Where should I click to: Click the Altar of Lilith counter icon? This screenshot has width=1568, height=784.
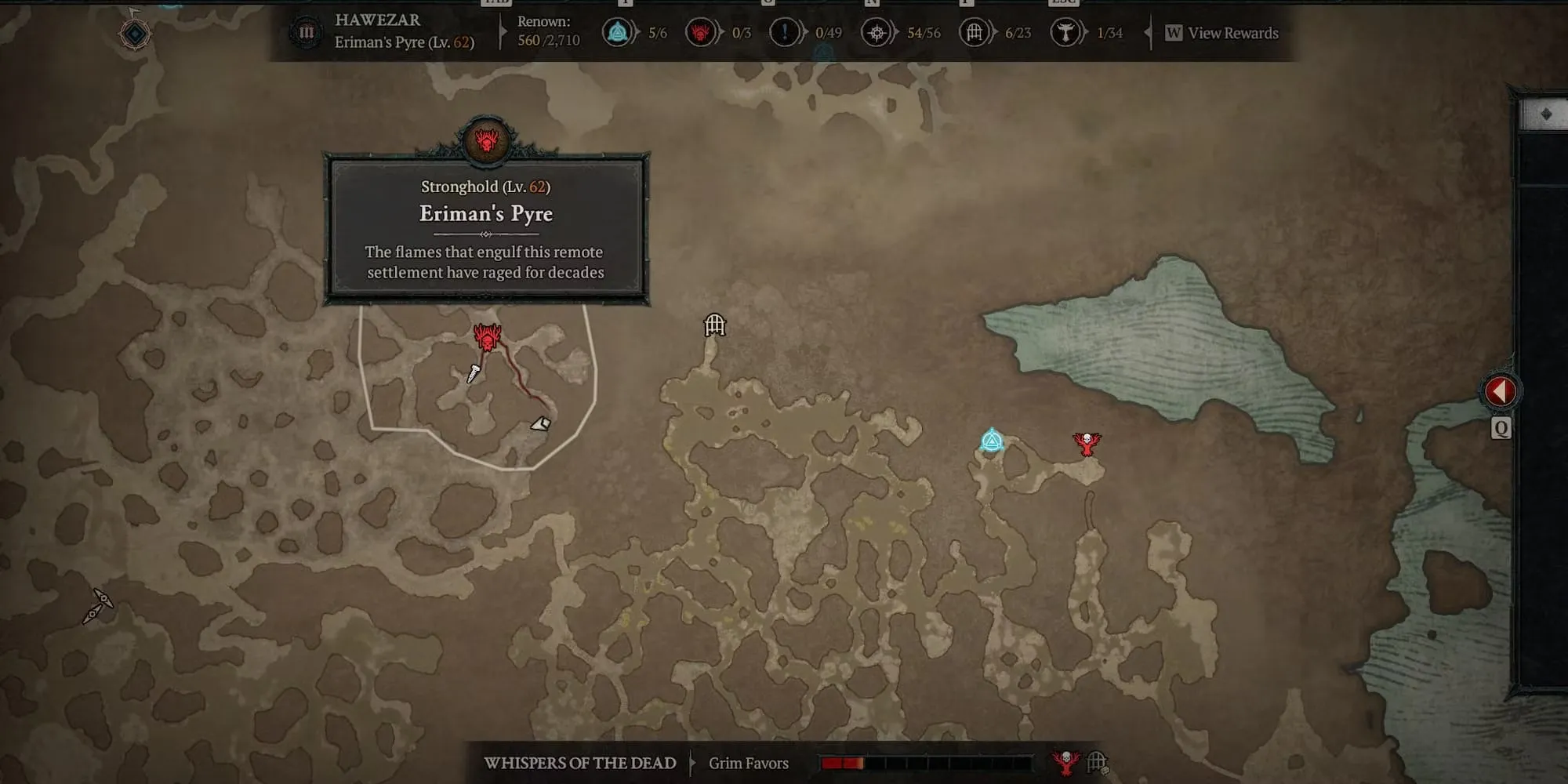[x=877, y=33]
